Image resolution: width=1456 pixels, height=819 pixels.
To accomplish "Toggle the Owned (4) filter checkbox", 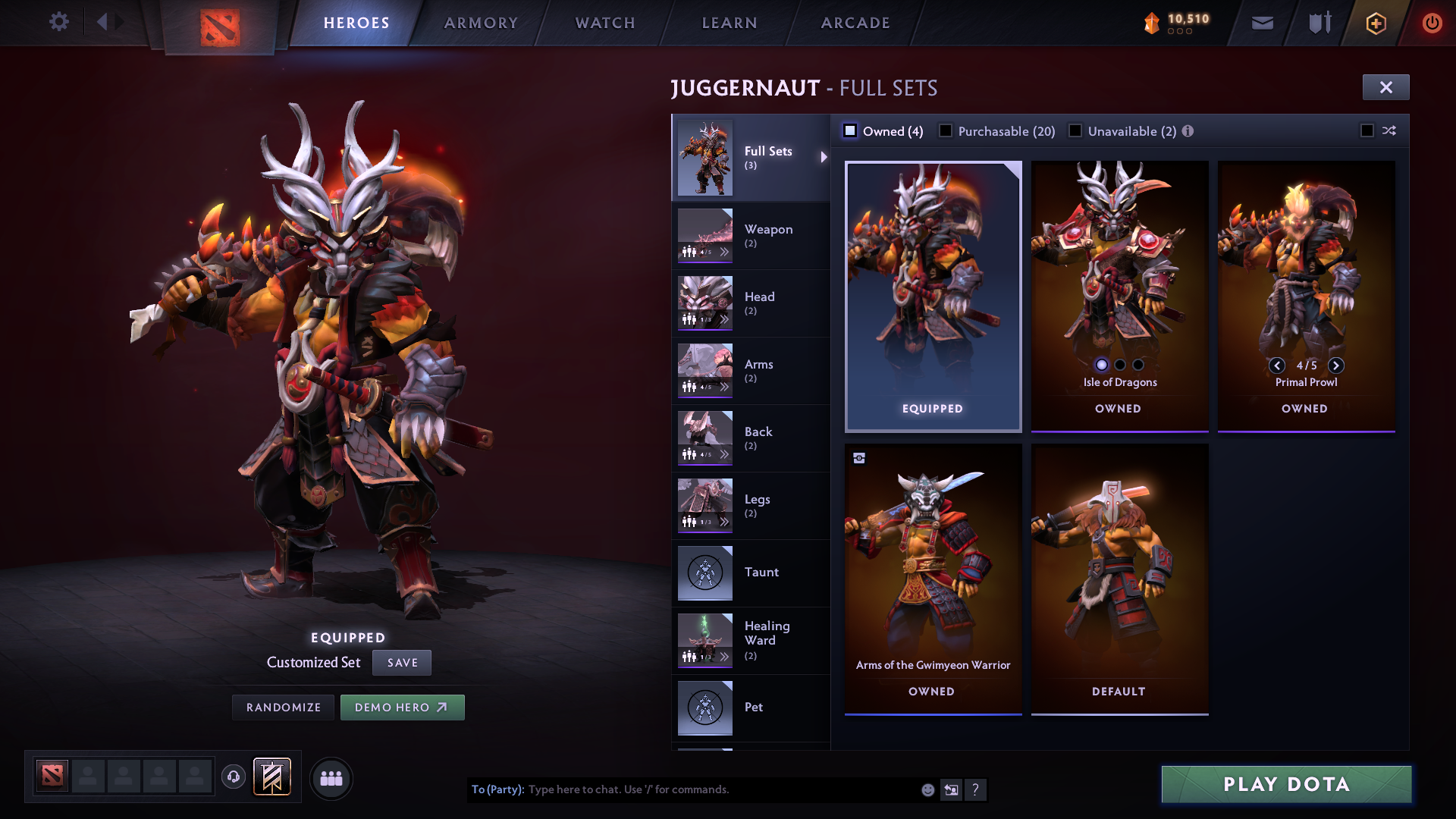I will (x=850, y=130).
